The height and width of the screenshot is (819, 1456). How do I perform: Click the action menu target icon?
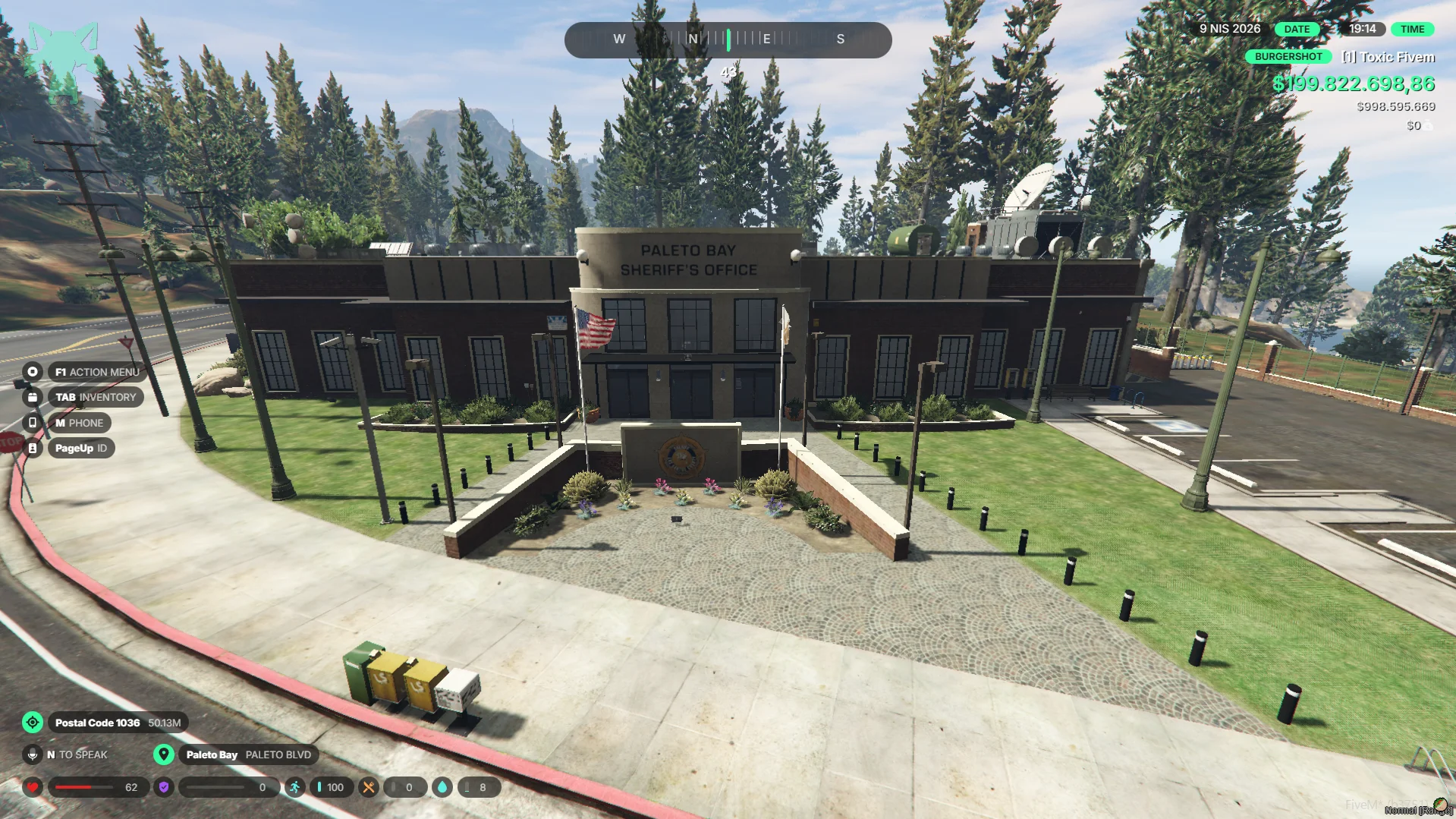click(33, 372)
